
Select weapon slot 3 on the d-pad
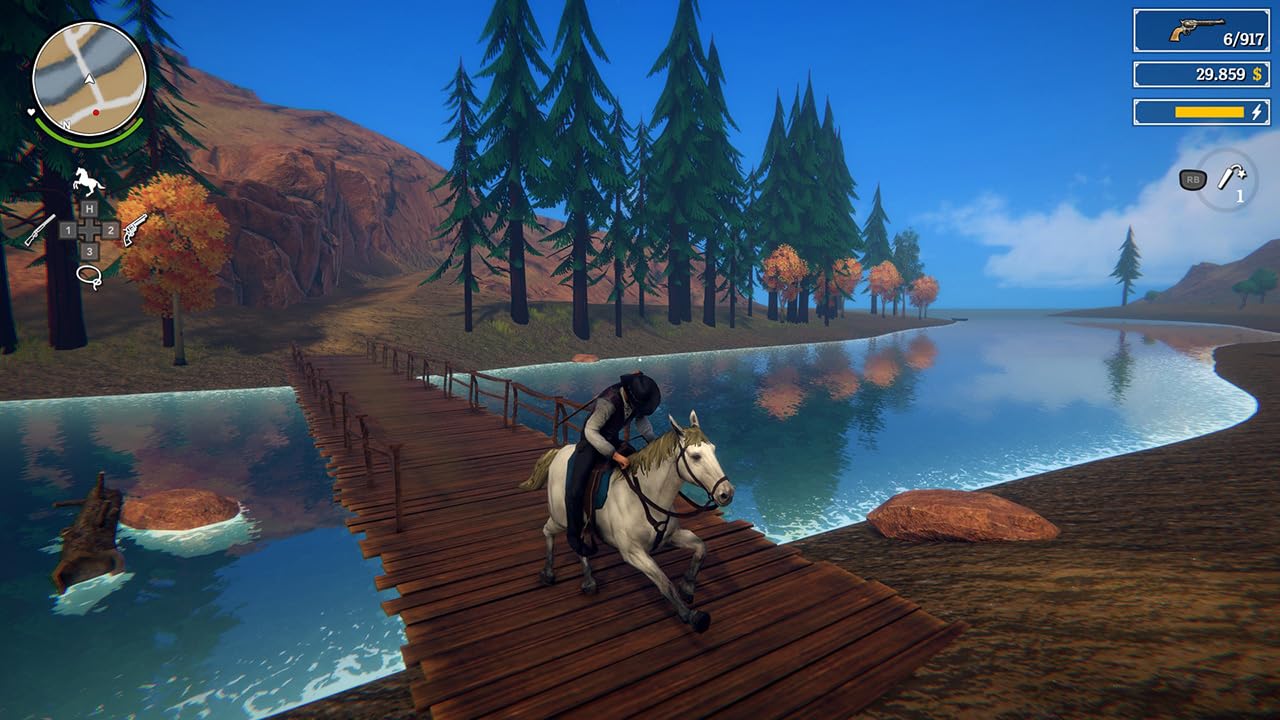tap(88, 250)
